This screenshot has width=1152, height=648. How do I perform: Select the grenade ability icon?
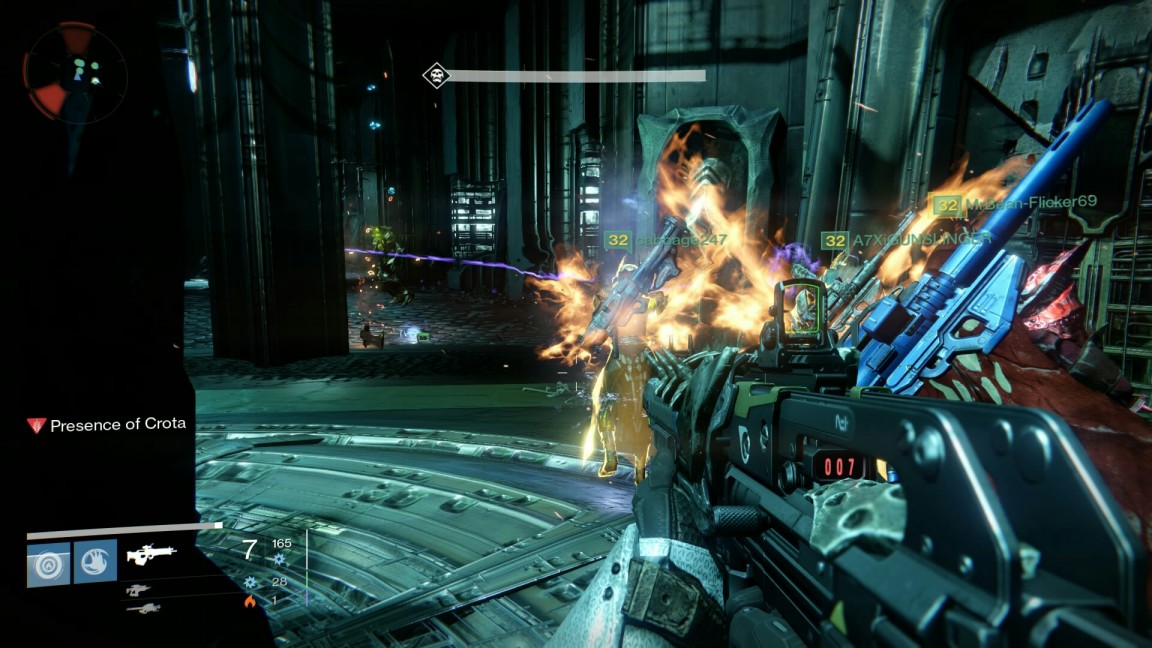pos(48,562)
